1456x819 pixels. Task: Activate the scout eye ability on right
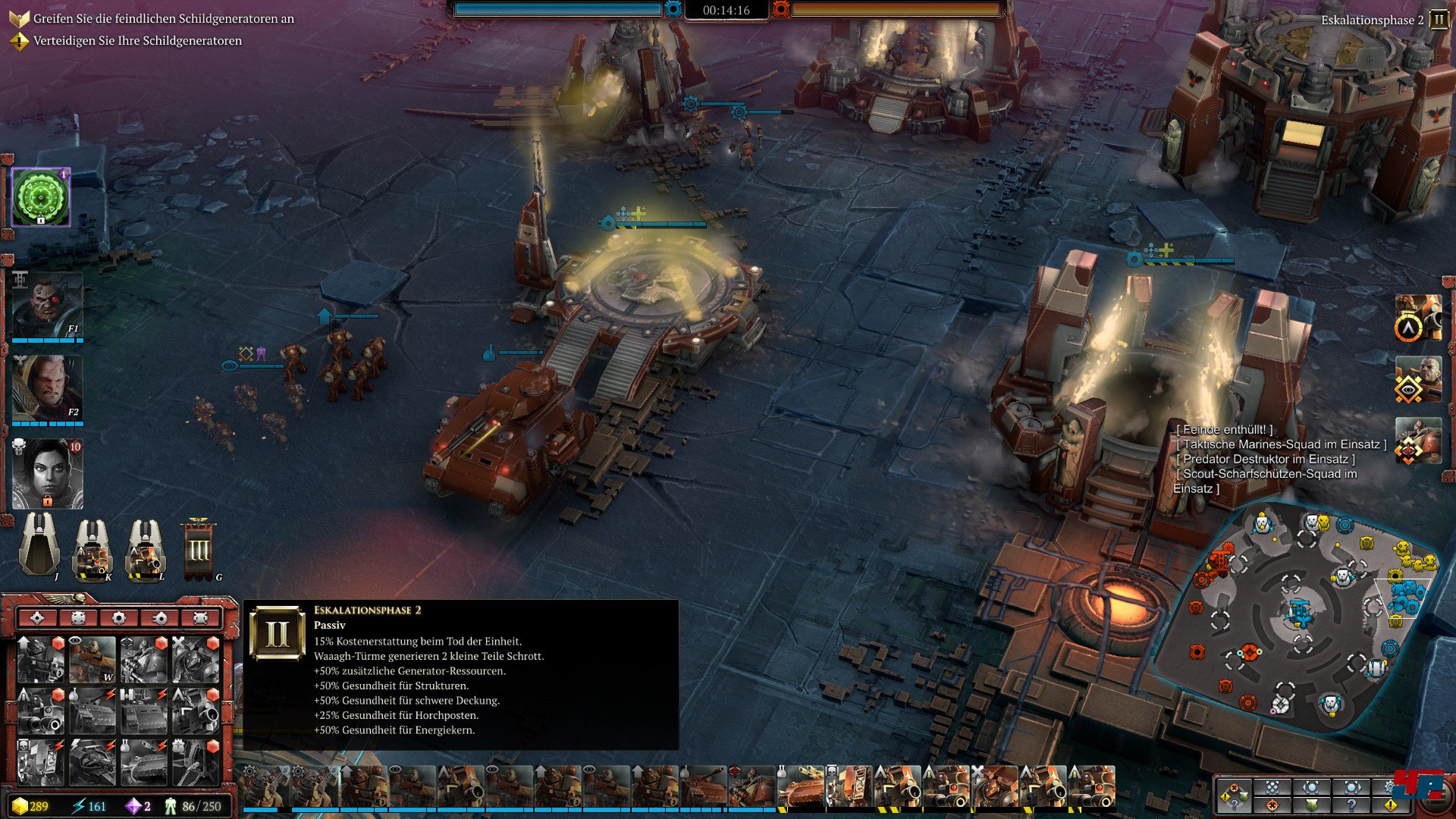pyautogui.click(x=1417, y=381)
